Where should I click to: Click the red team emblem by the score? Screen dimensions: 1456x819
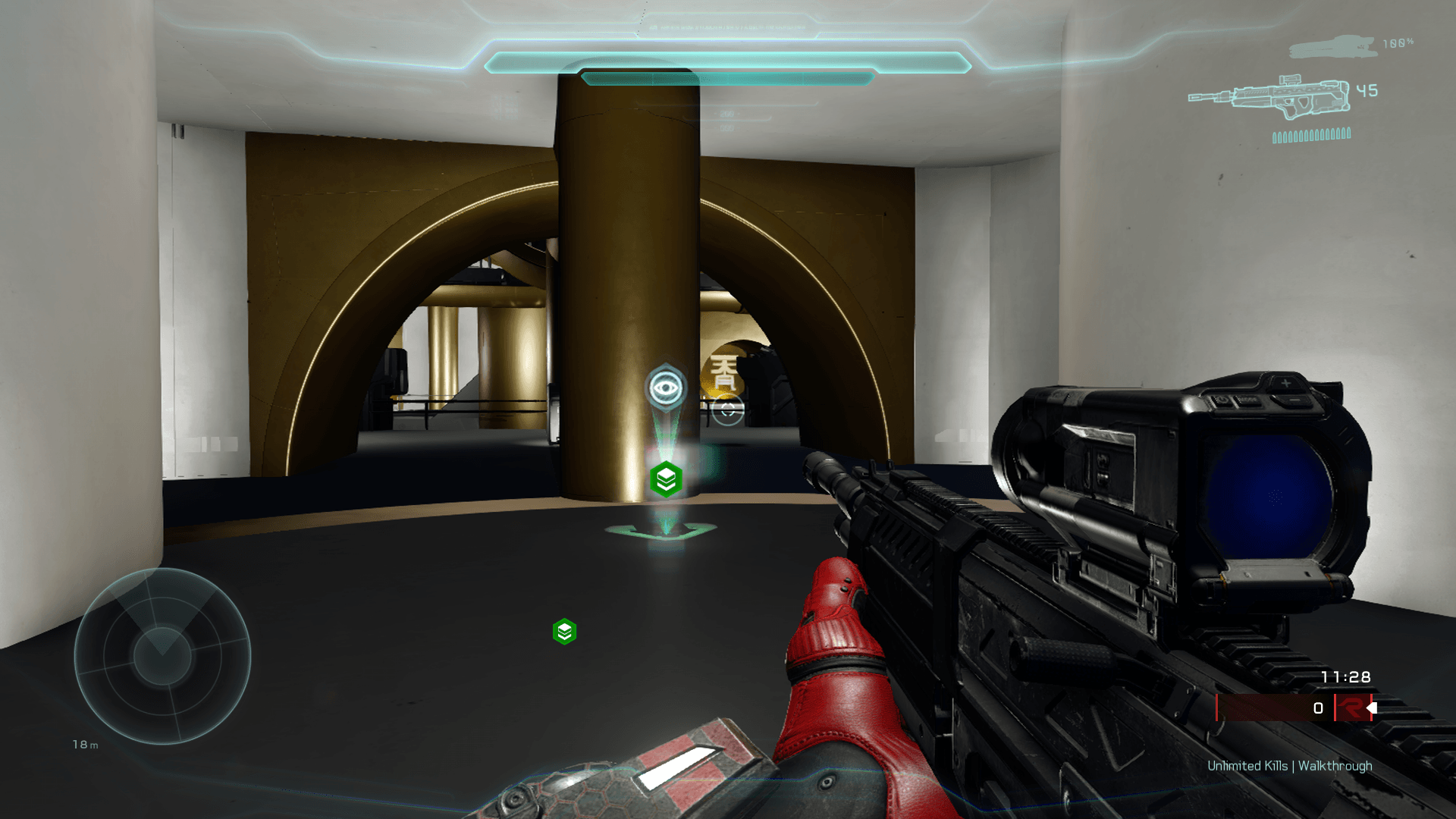click(x=1351, y=708)
